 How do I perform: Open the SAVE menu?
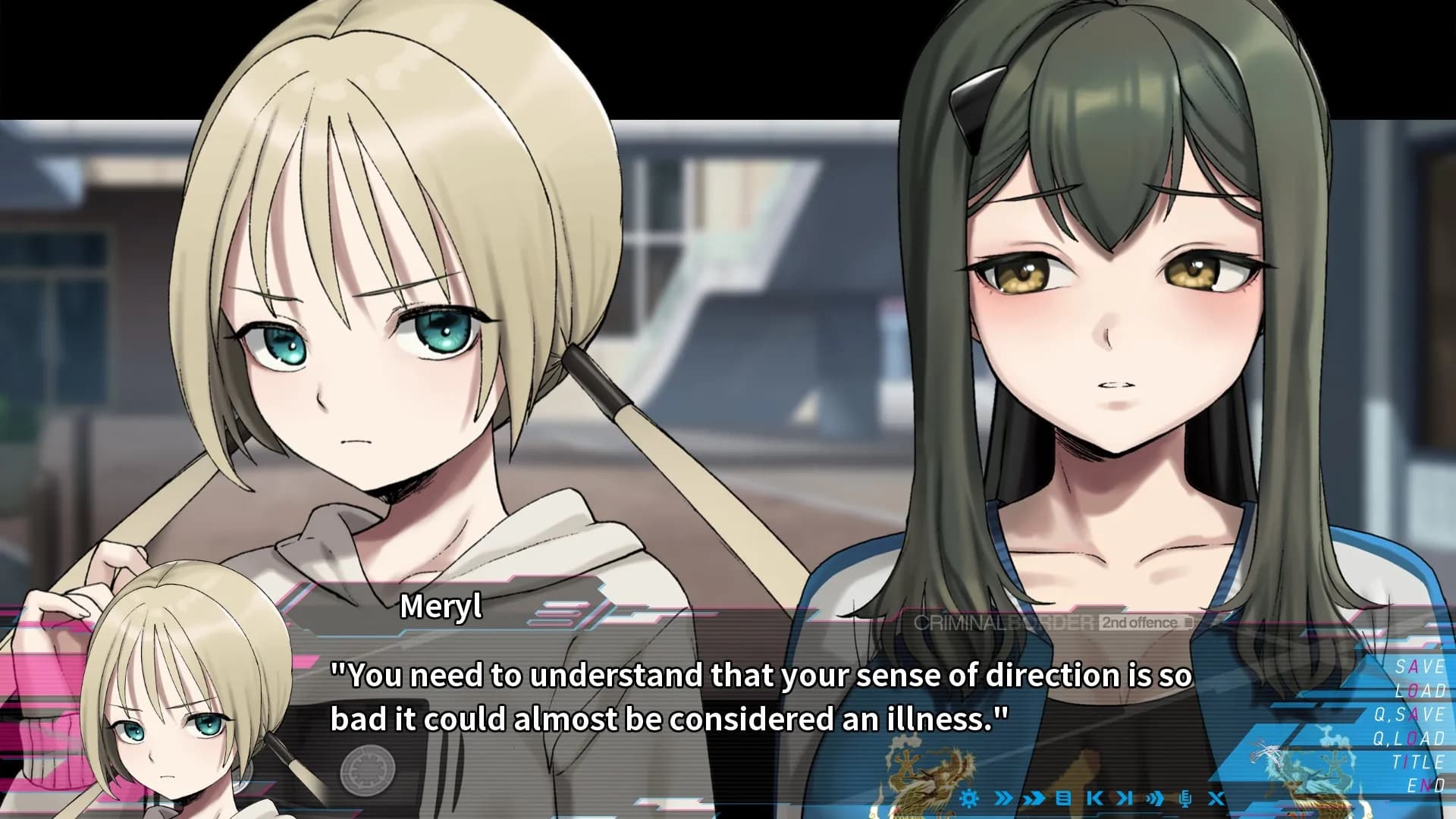click(1420, 667)
